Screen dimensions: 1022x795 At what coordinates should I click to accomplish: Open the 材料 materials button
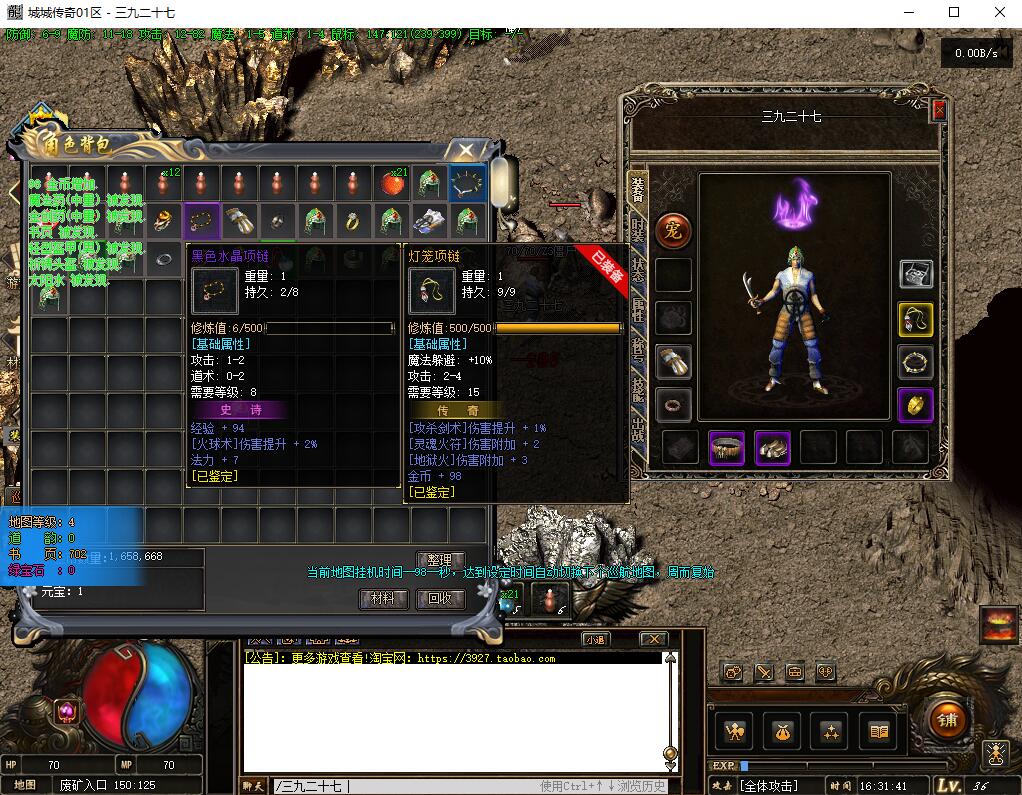383,598
